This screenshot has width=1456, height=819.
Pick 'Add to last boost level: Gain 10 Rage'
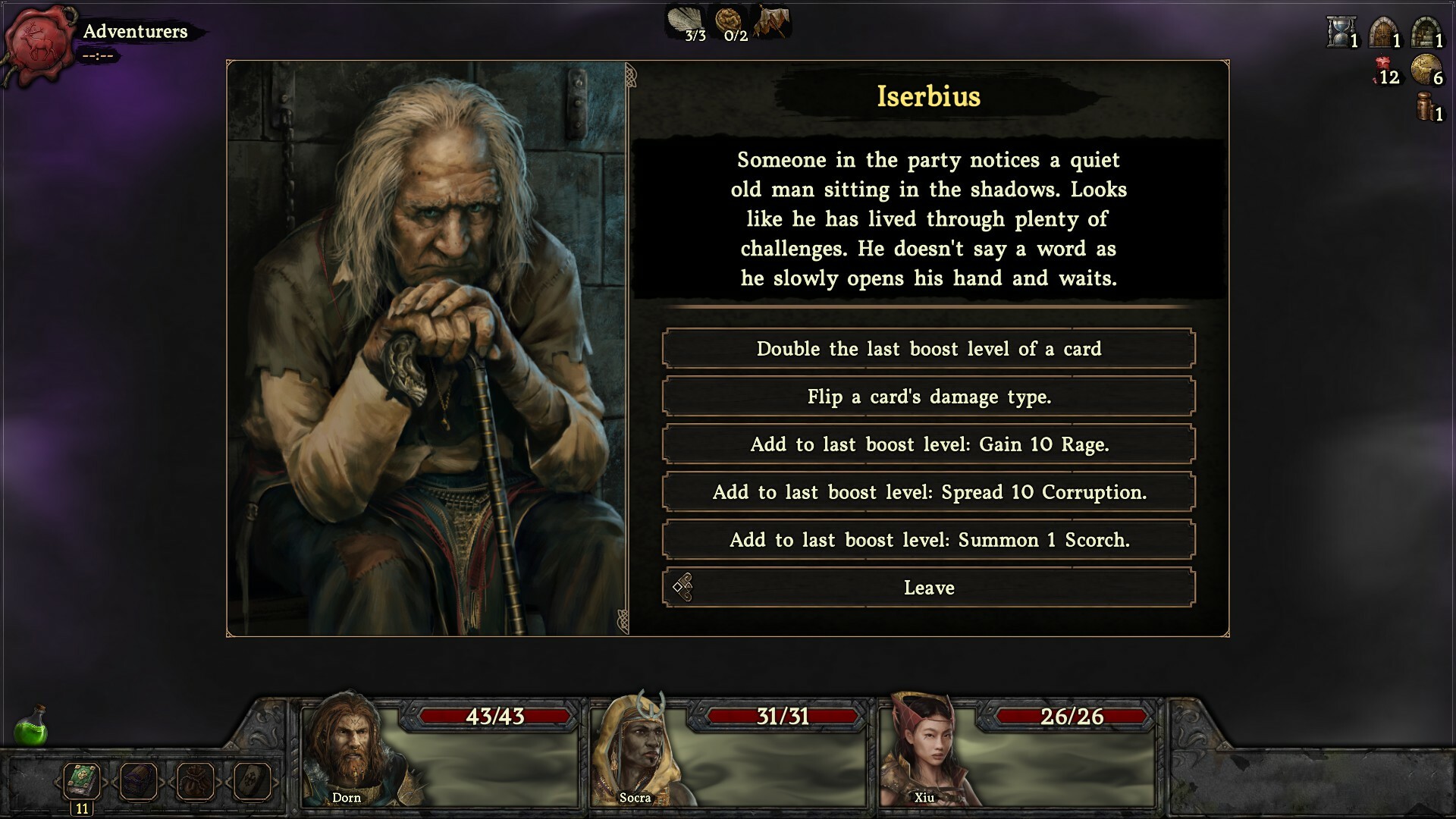click(x=928, y=444)
